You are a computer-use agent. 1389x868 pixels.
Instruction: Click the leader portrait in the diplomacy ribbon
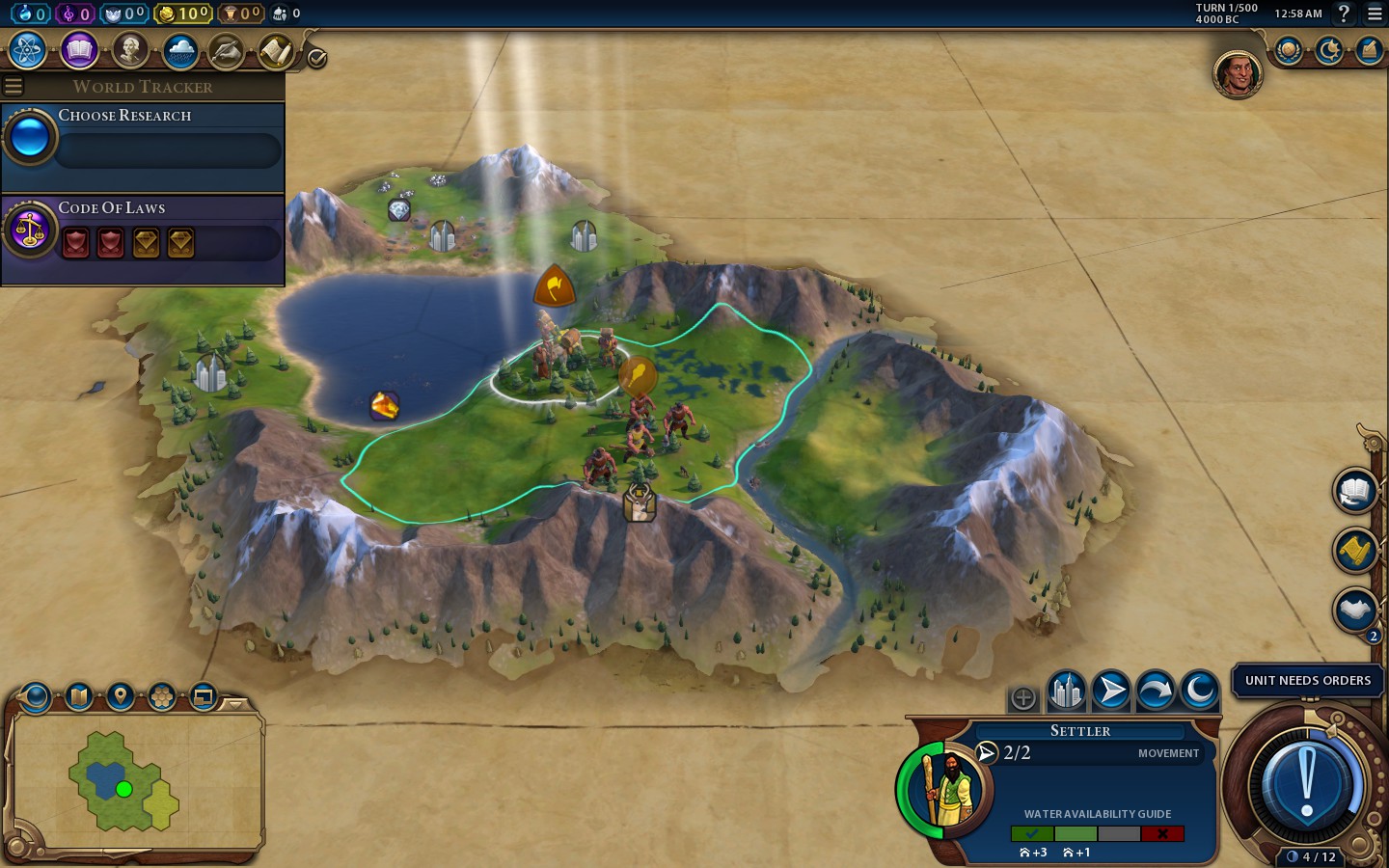pyautogui.click(x=1237, y=74)
